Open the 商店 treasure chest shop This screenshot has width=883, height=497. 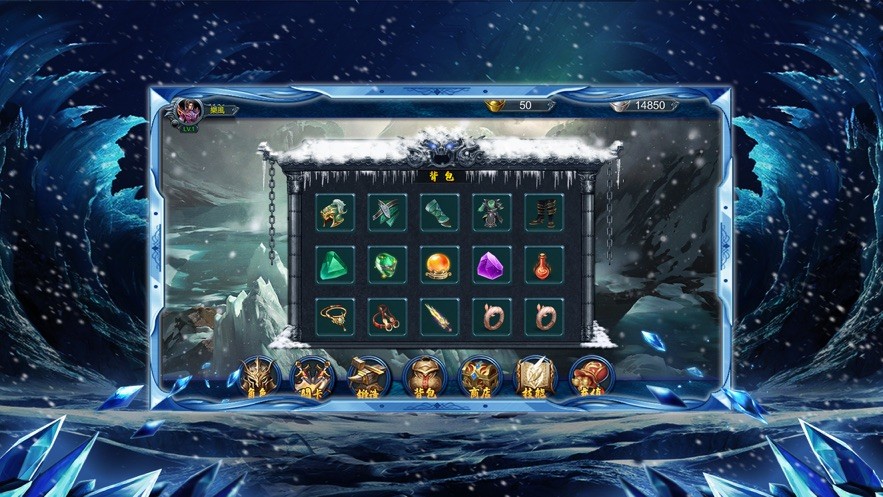click(479, 377)
